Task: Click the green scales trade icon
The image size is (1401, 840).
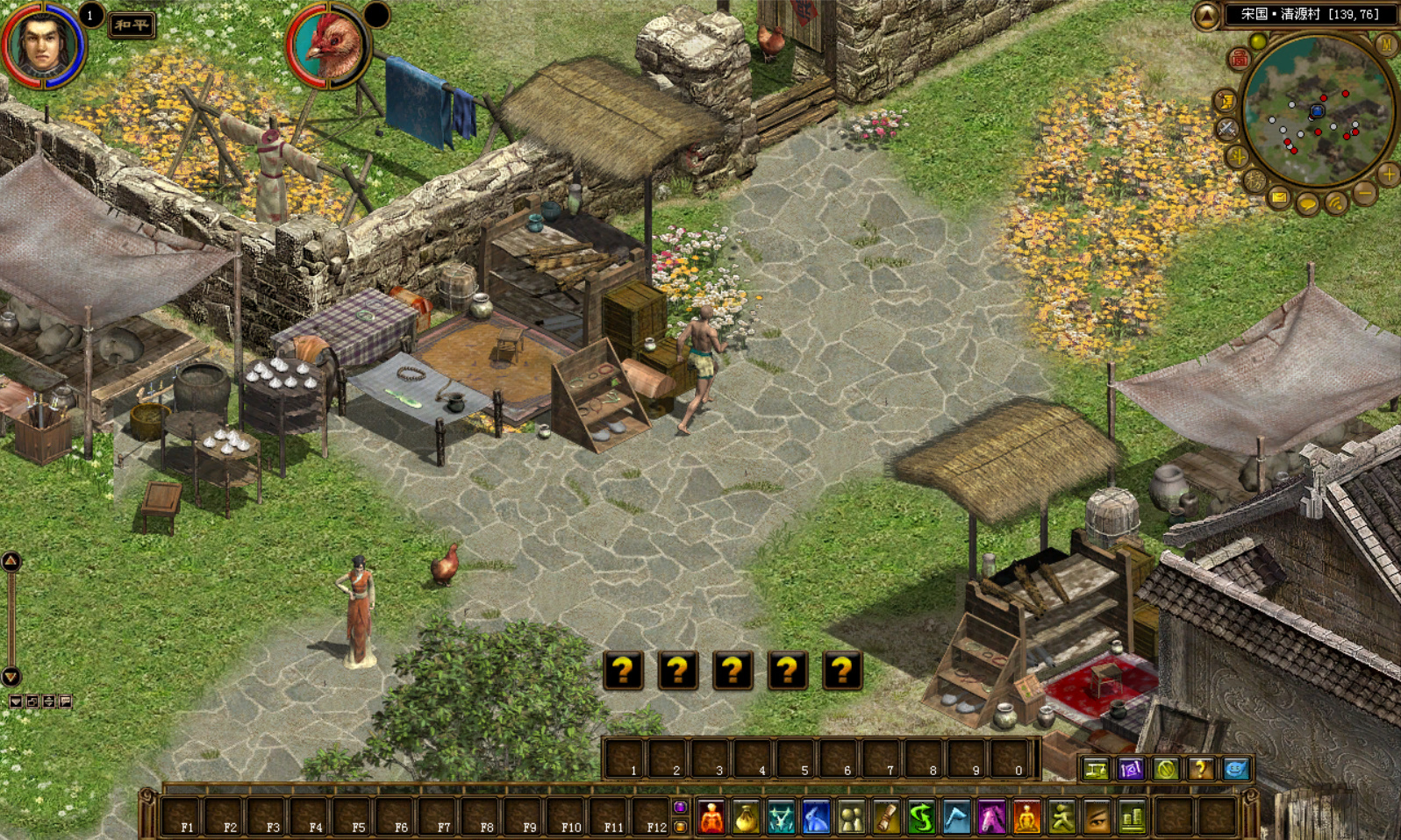Action: point(1096,769)
